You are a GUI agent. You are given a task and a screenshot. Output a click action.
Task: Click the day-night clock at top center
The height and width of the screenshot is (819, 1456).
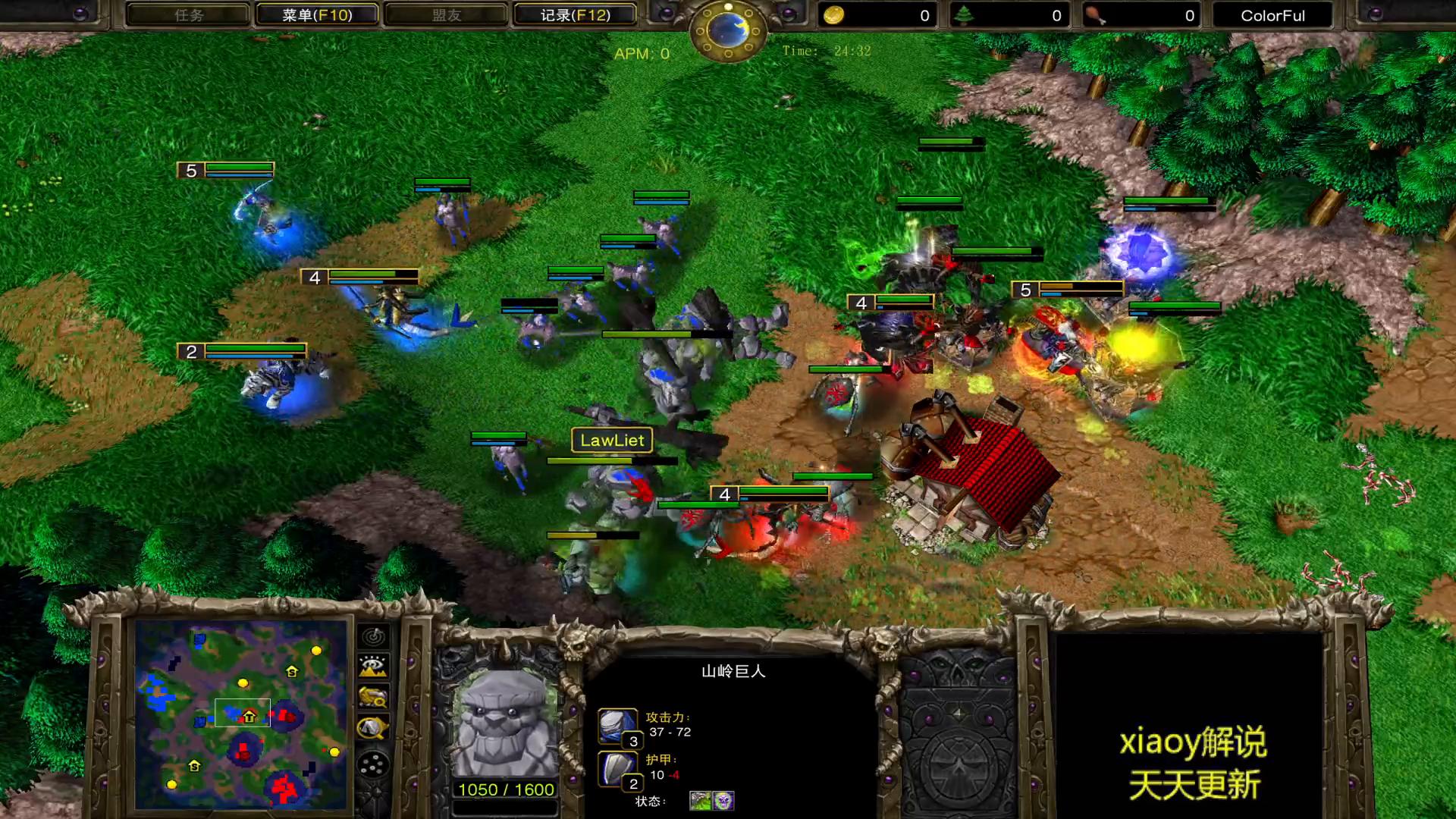728,30
